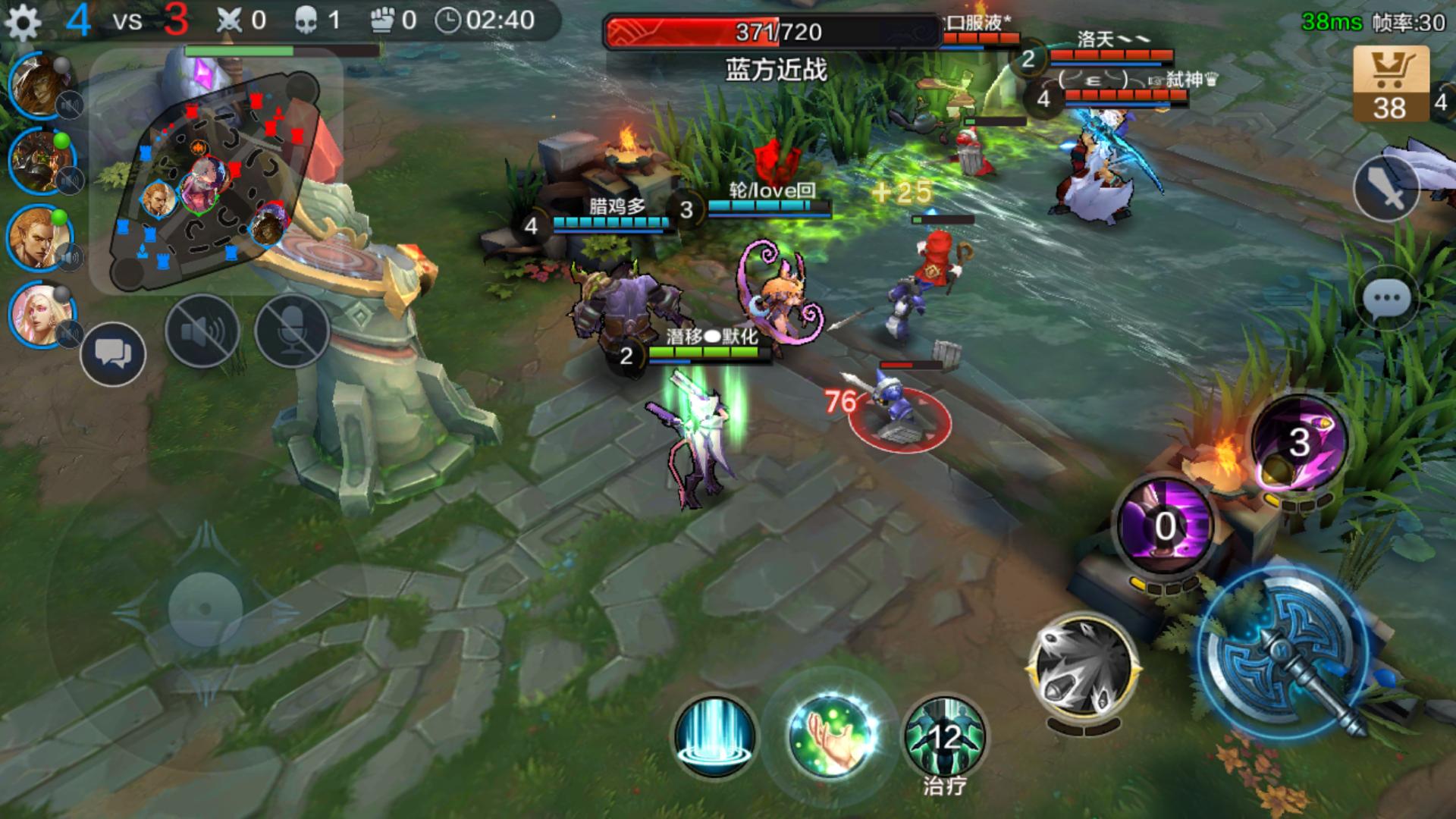Tap the basic attack axe button

(x=1288, y=654)
